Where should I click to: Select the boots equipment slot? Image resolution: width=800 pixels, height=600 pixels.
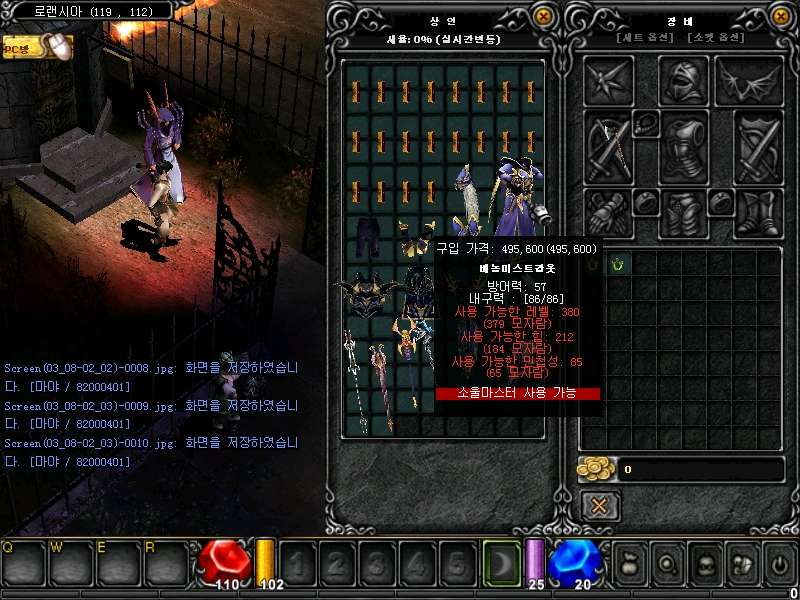pos(759,212)
